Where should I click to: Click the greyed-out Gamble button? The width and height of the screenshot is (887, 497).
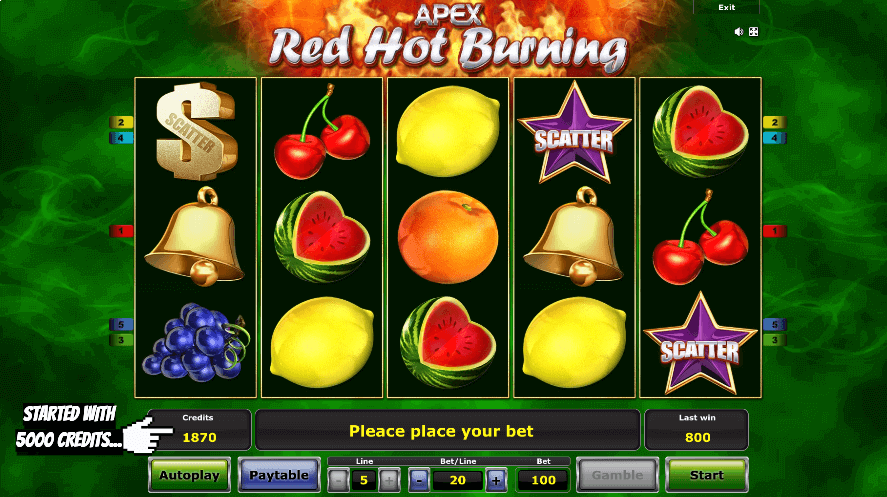[x=617, y=475]
